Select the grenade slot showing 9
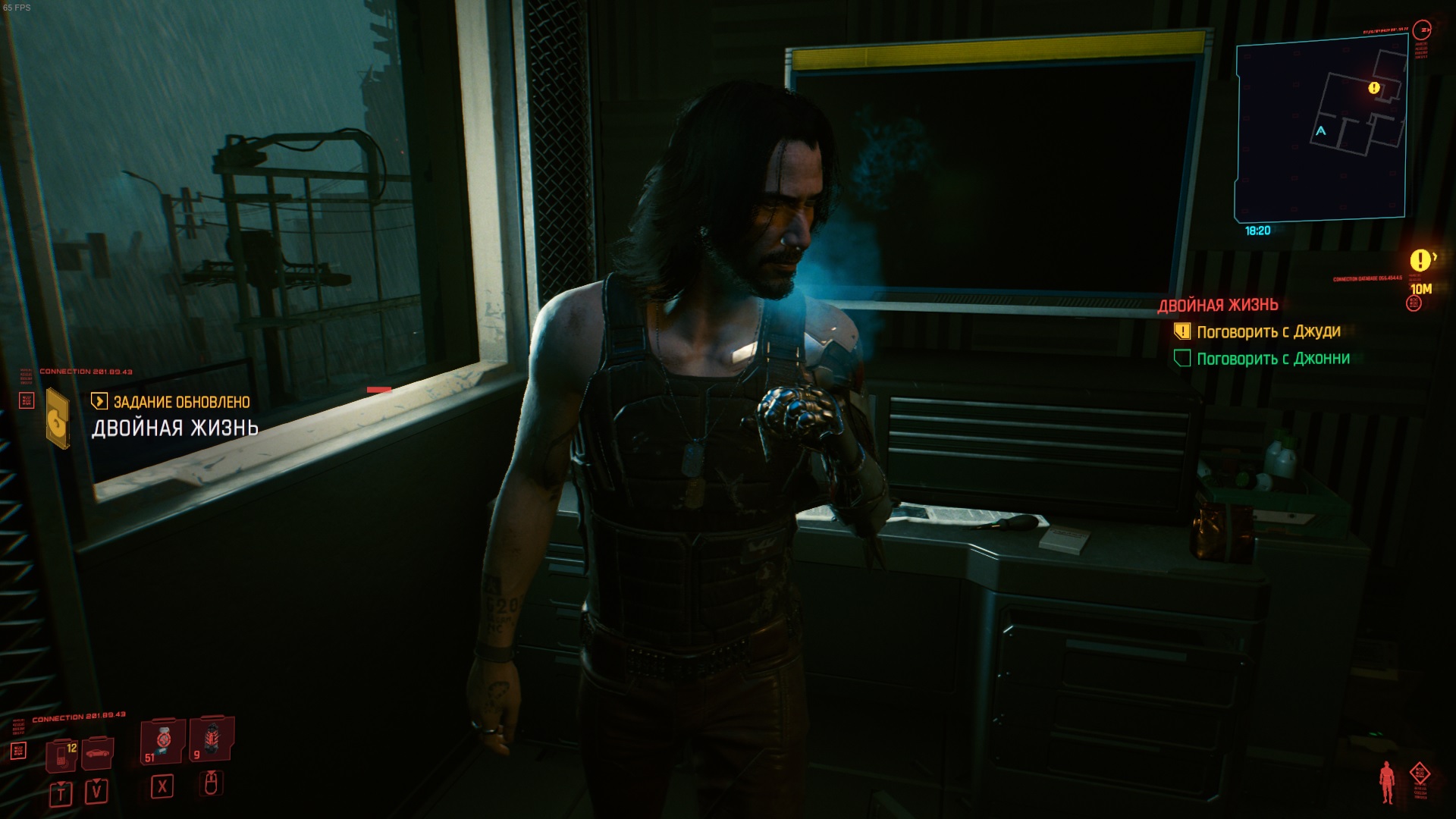Image resolution: width=1456 pixels, height=819 pixels. tap(210, 740)
